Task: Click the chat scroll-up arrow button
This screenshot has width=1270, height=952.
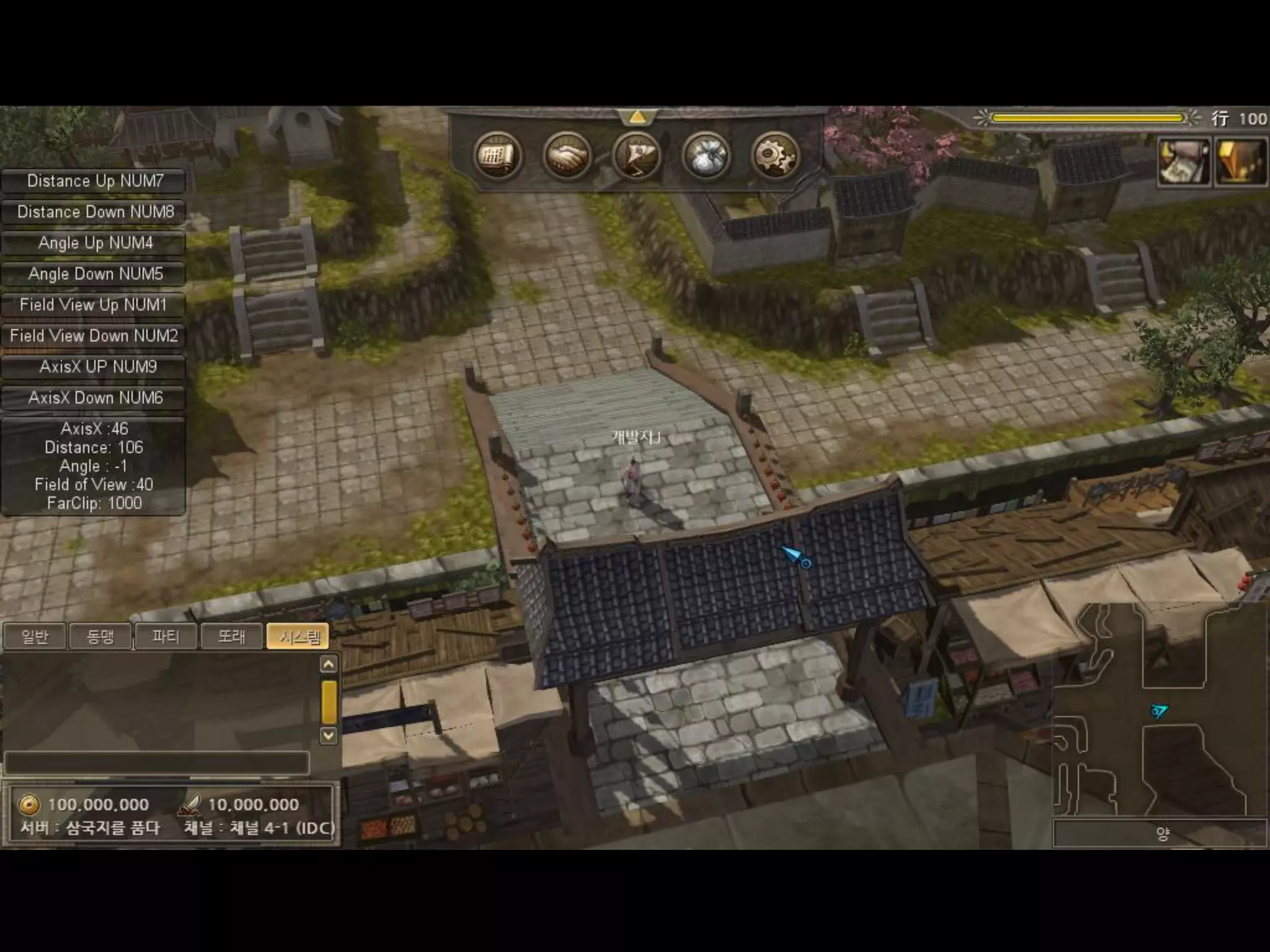Action: (329, 664)
